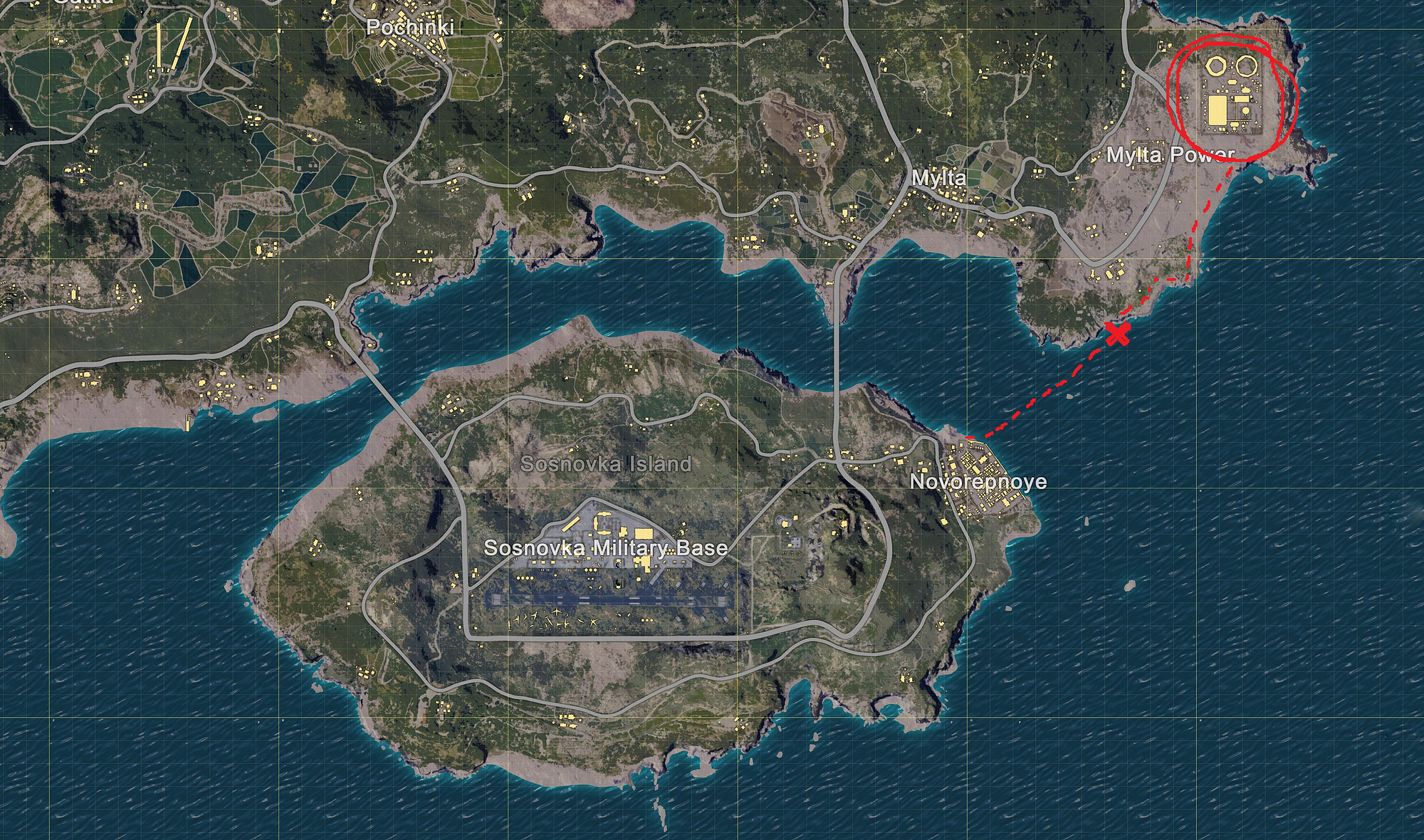The width and height of the screenshot is (1424, 840).
Task: Select the Mylta Power location label
Action: [1170, 154]
